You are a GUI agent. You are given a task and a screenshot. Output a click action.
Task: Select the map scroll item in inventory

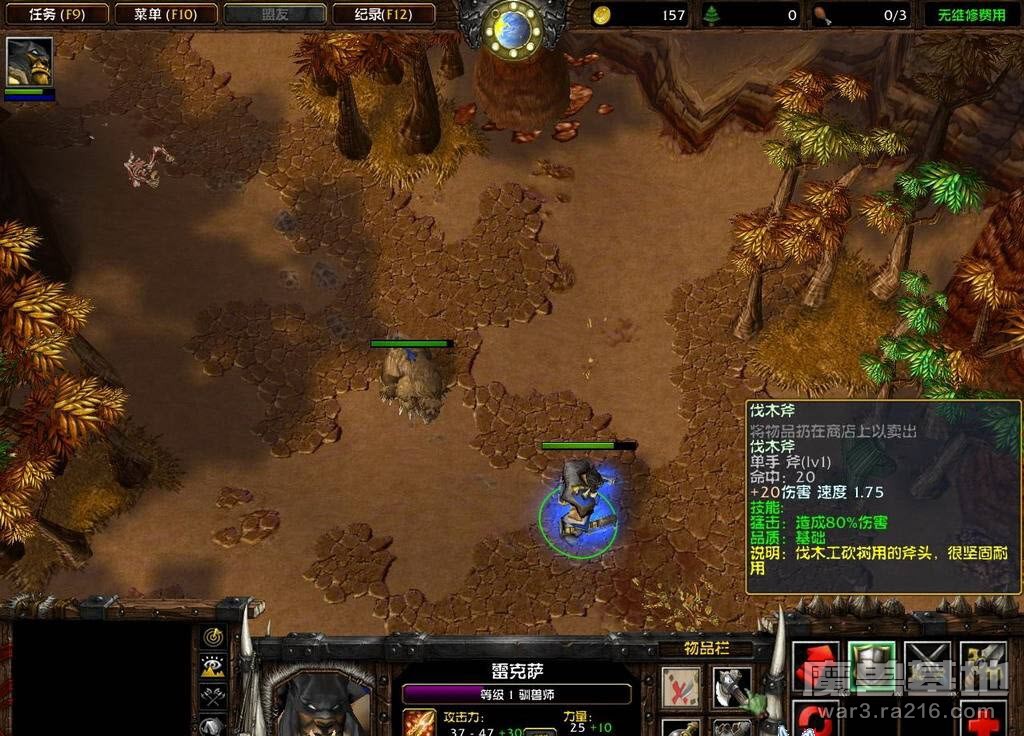[x=681, y=687]
